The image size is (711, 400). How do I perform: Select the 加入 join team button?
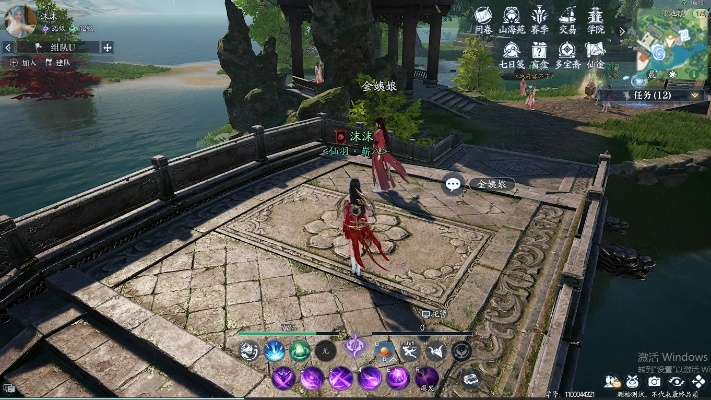22,62
